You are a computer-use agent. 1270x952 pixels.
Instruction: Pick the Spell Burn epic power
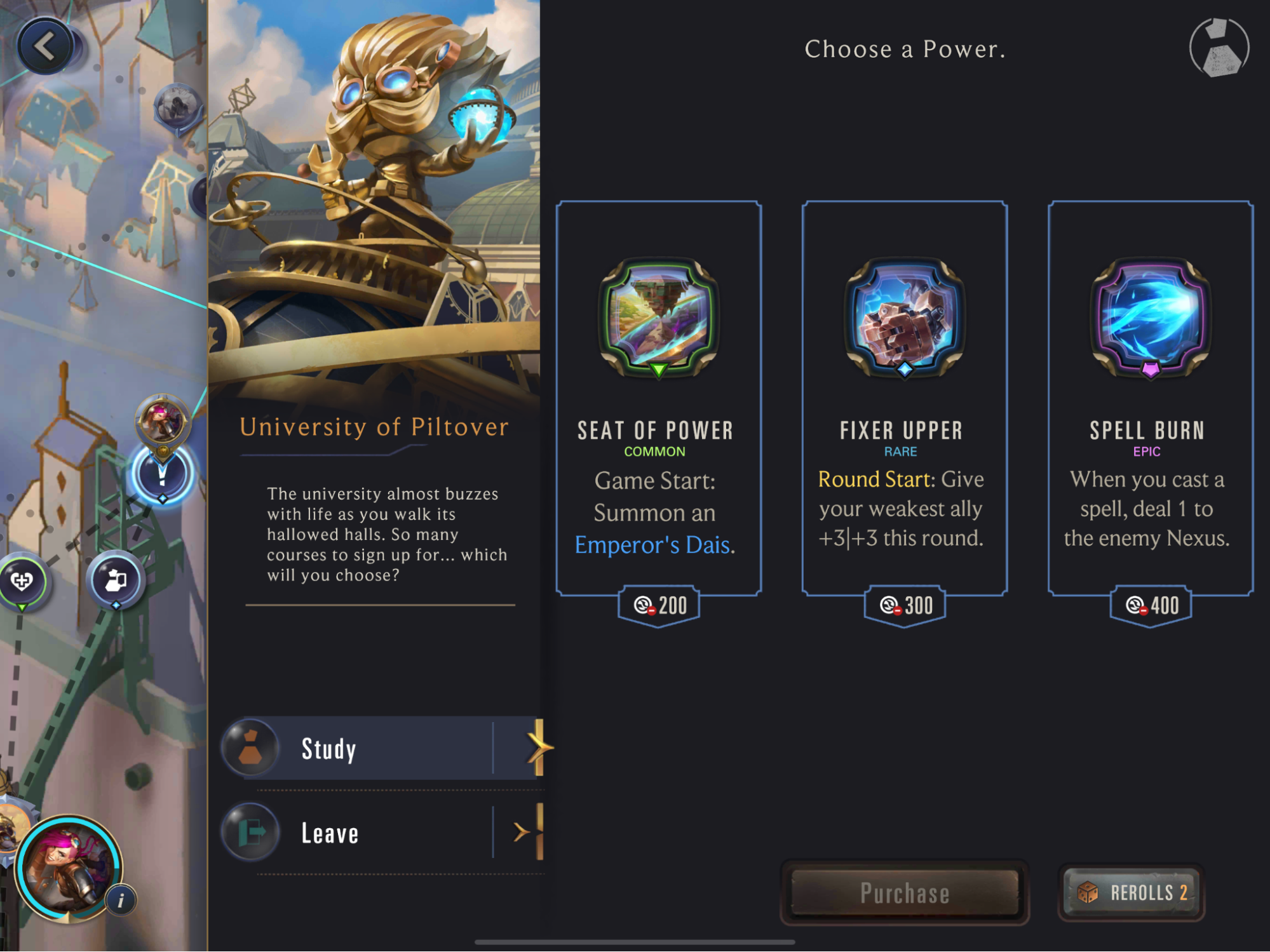point(1150,399)
